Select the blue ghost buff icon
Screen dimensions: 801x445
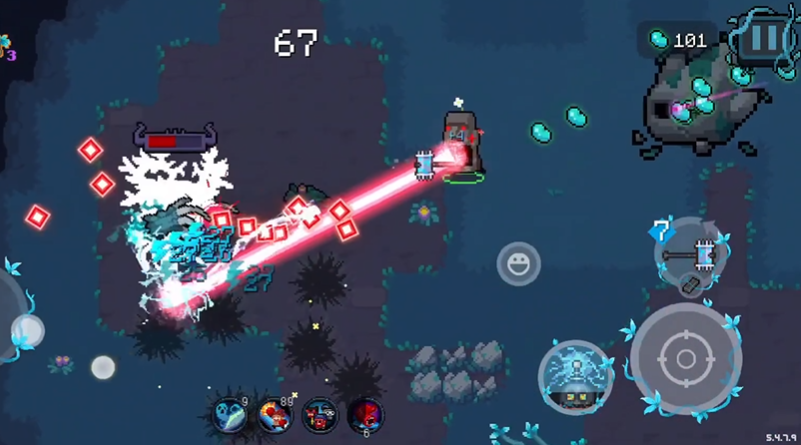click(x=230, y=414)
